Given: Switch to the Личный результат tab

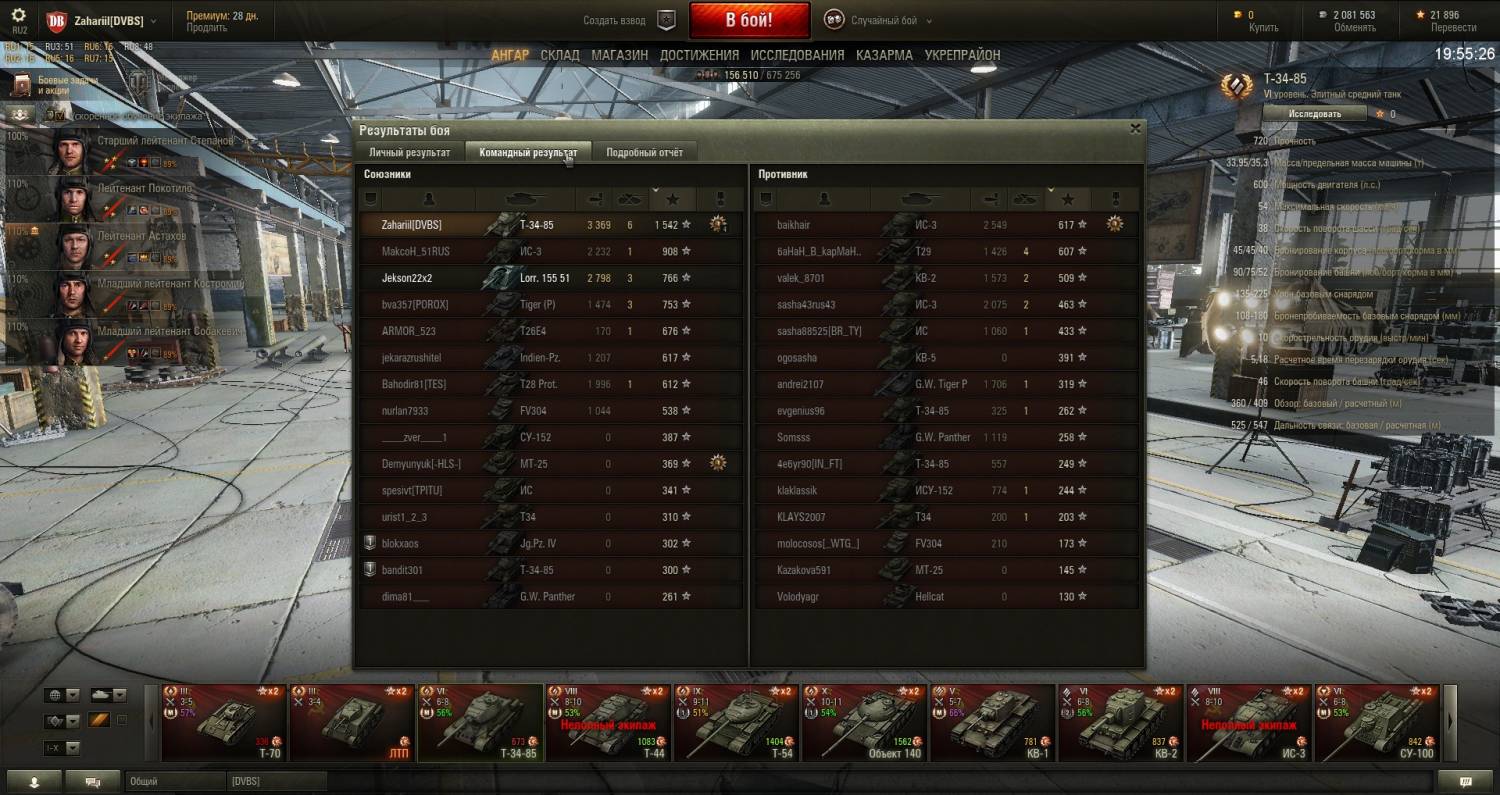Looking at the screenshot, I should 409,152.
